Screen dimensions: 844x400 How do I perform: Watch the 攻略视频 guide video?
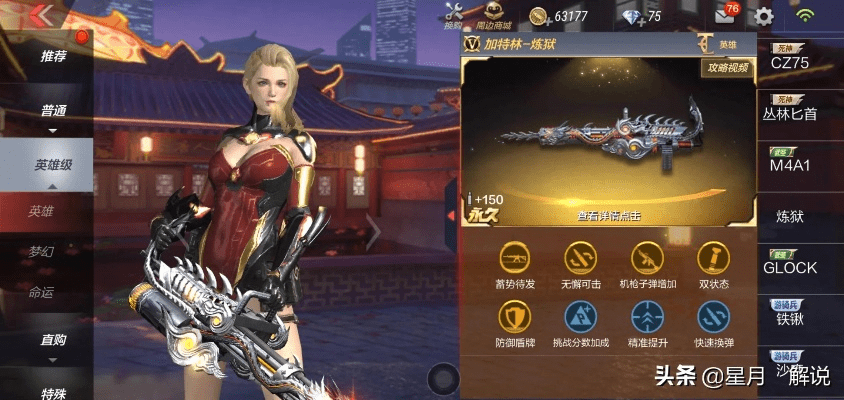tap(728, 69)
